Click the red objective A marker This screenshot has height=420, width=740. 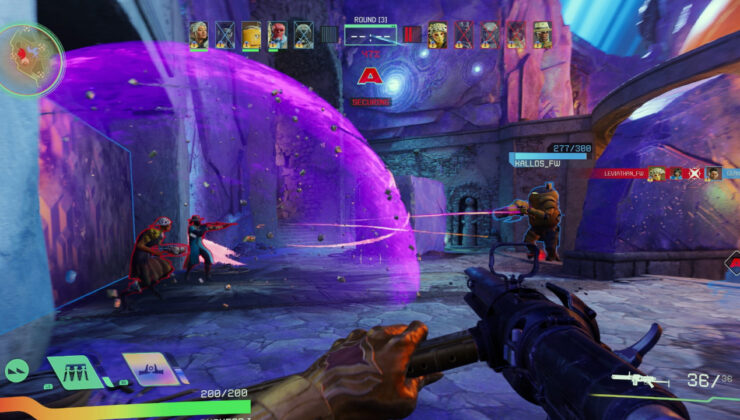pos(369,76)
